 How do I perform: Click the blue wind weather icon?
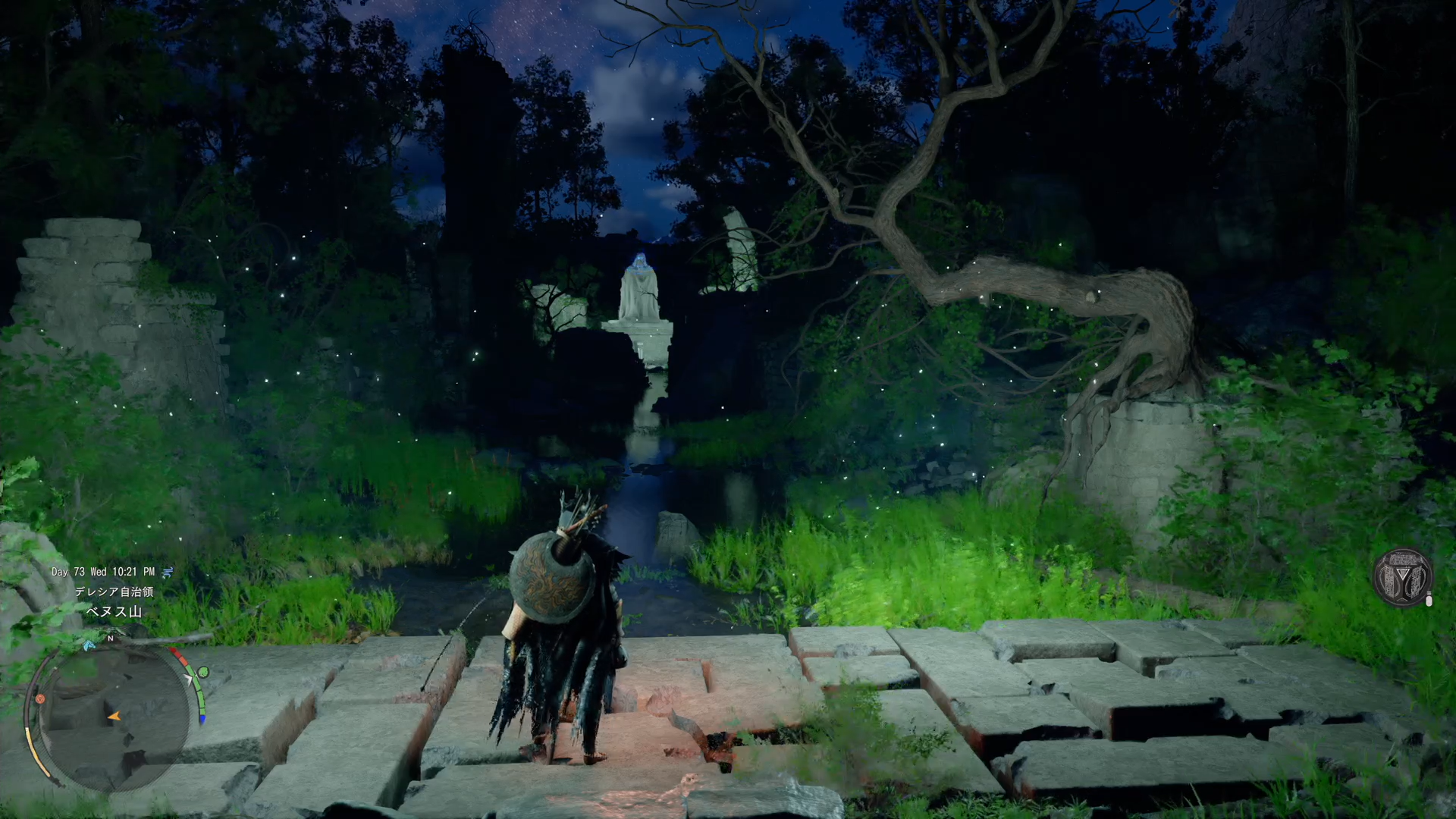(x=168, y=572)
